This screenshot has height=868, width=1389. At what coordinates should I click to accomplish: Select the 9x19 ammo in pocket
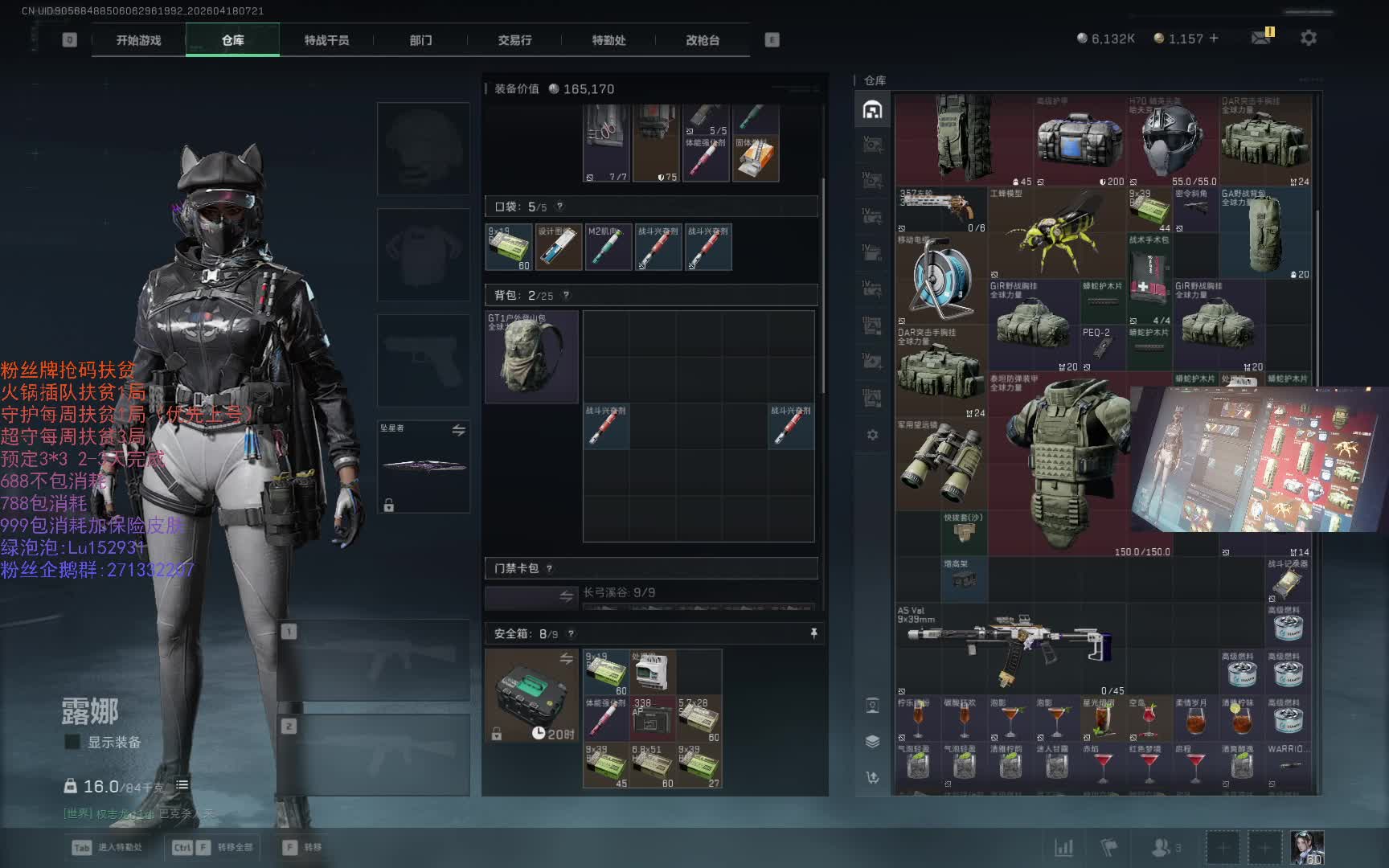tap(509, 247)
